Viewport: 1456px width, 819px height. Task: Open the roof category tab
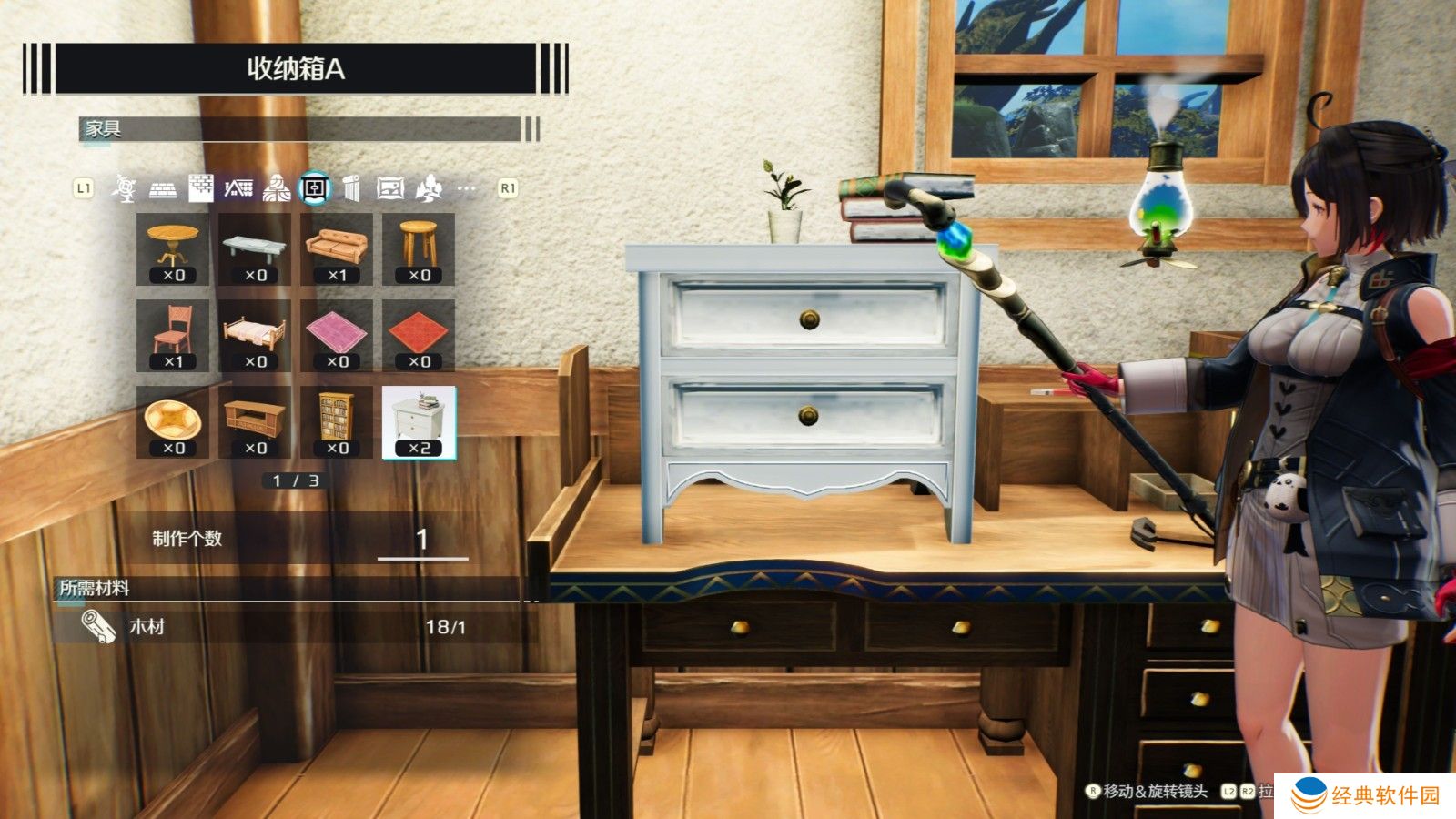(x=238, y=188)
